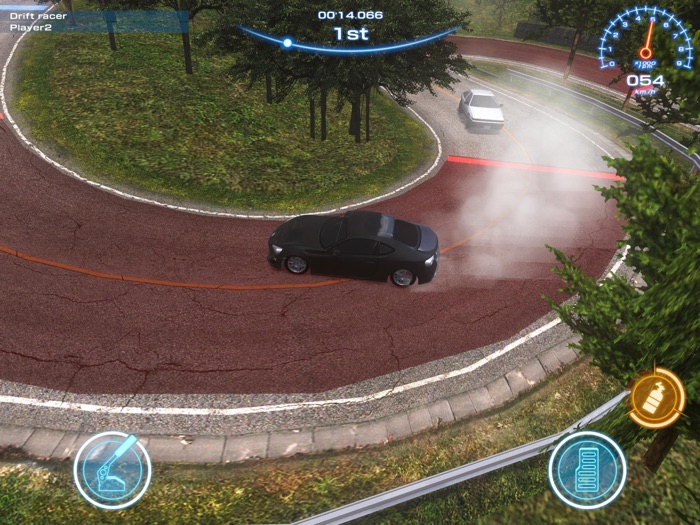Pull the handbrake lever button
This screenshot has height=525, width=700.
[x=112, y=469]
